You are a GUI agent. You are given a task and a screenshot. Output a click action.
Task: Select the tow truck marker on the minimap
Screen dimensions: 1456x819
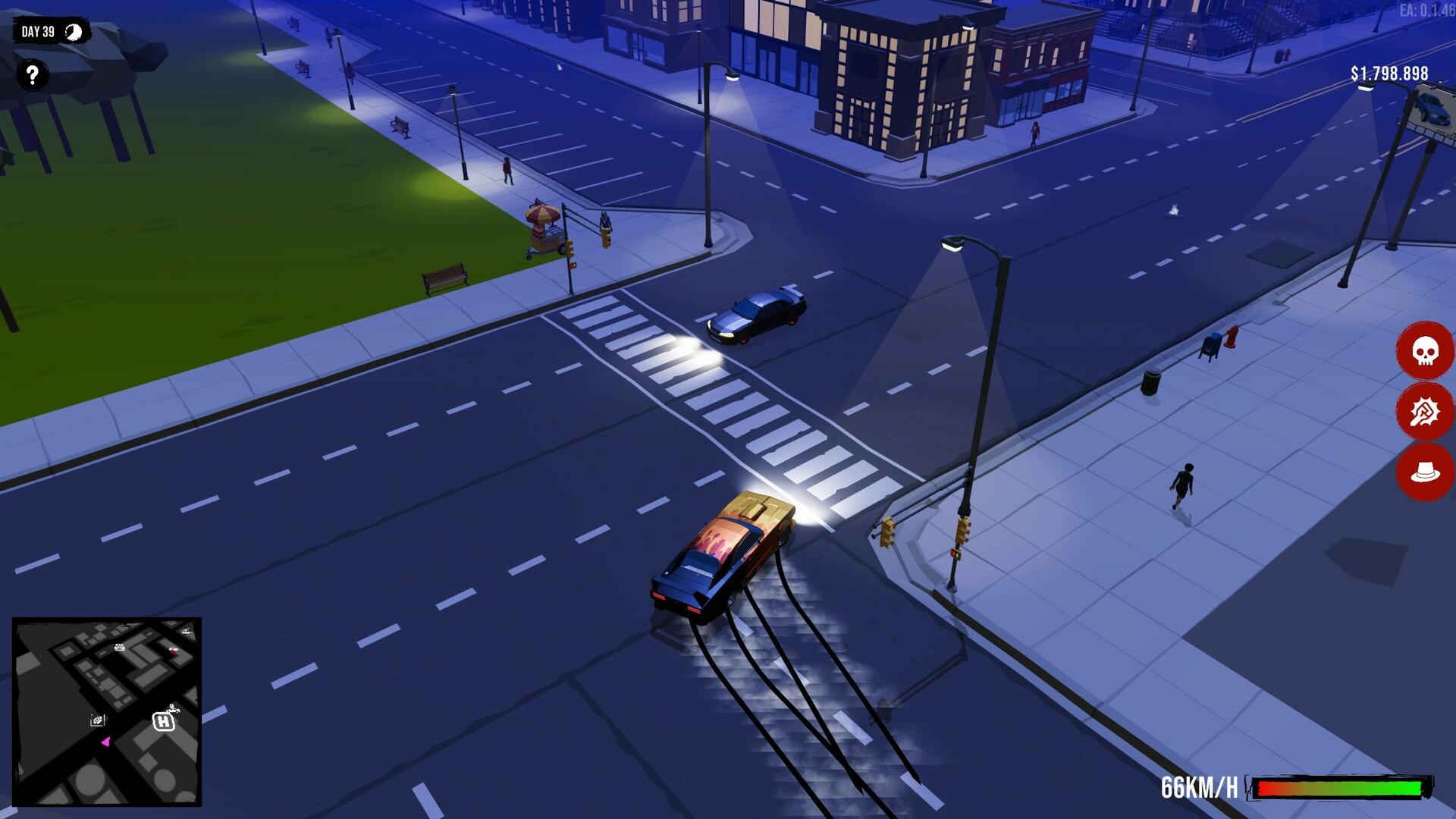pos(174,709)
